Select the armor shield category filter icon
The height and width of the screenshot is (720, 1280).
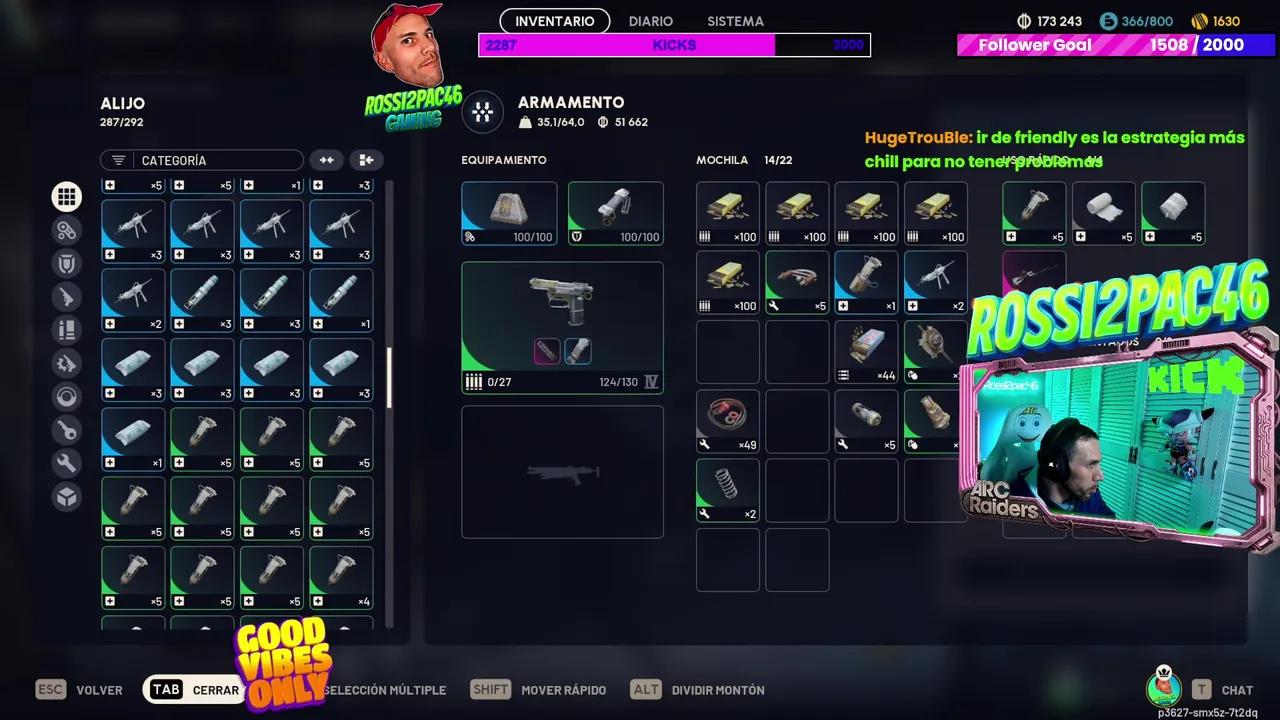click(66, 262)
